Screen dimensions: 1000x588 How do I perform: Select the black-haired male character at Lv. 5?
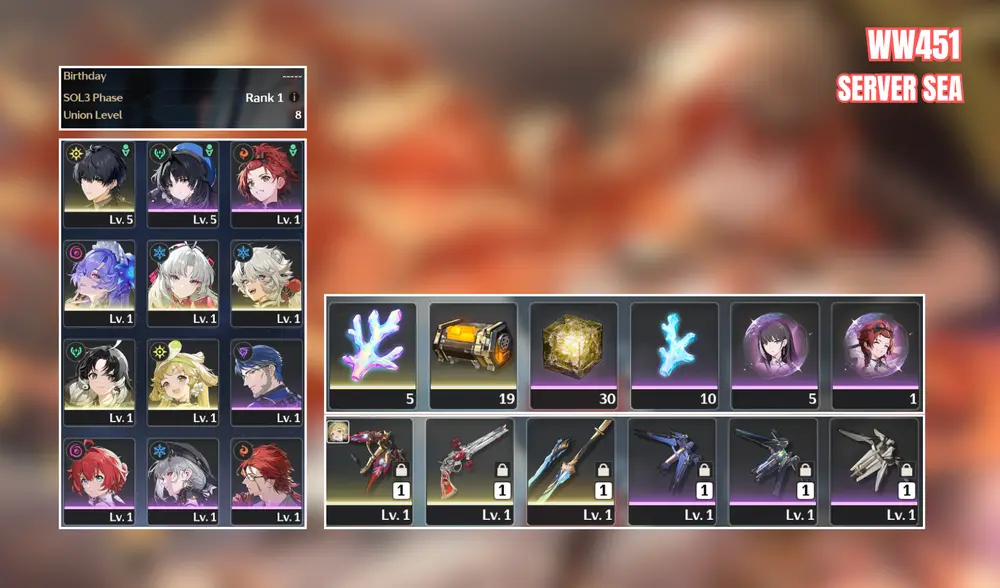[100, 182]
